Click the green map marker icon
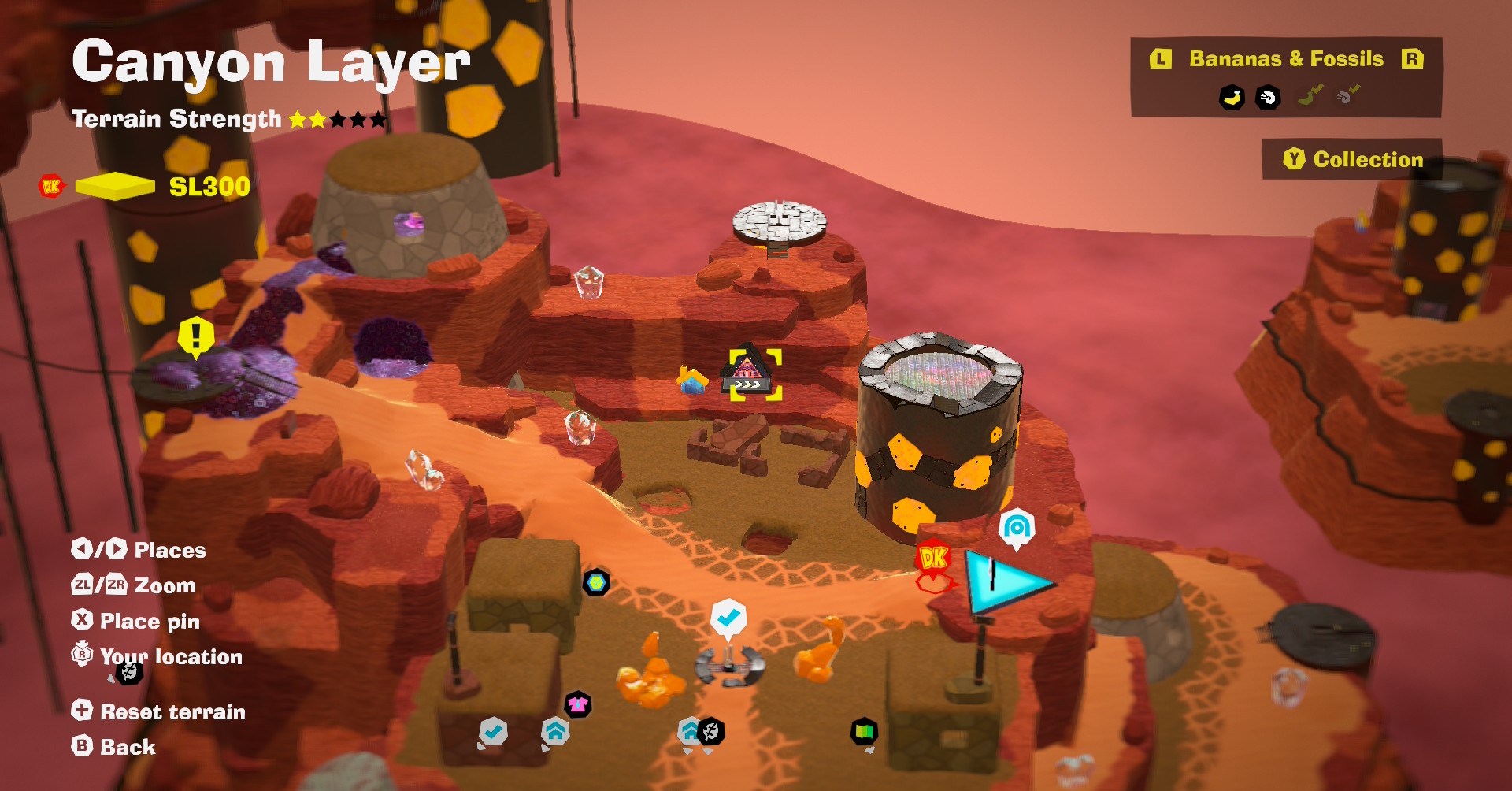The width and height of the screenshot is (1512, 791). point(864,730)
